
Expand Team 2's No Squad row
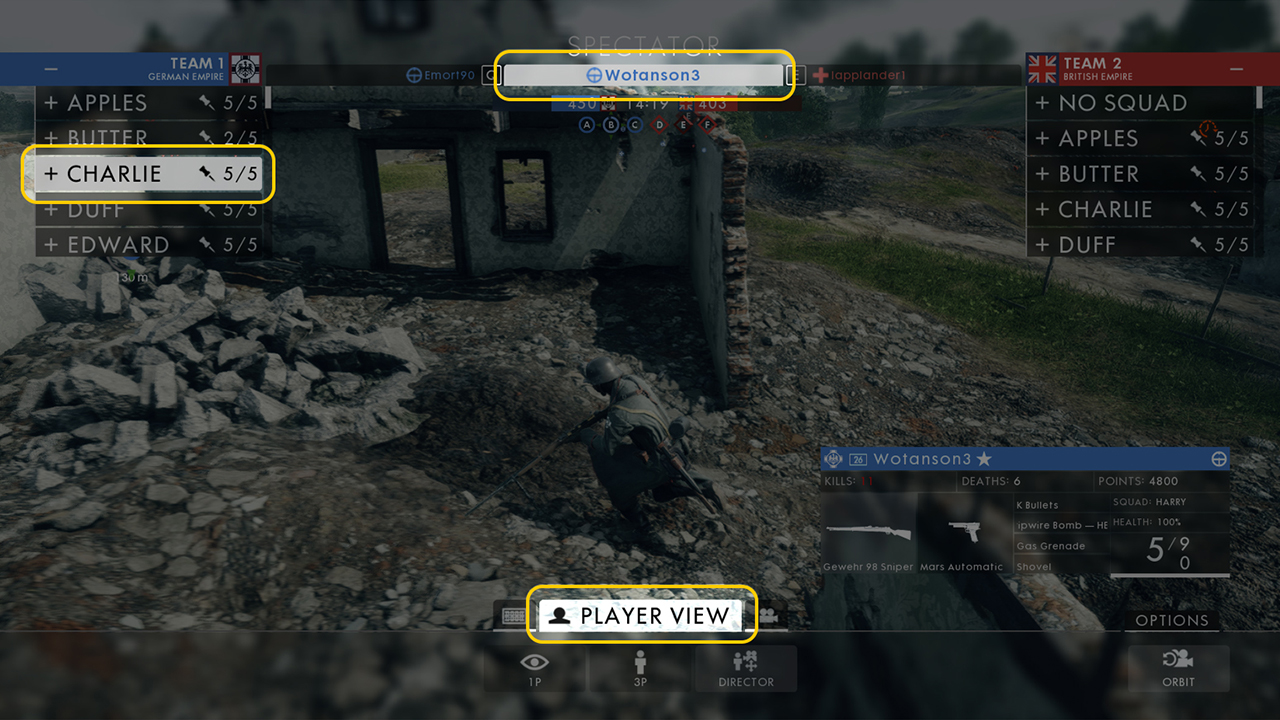pos(1138,103)
